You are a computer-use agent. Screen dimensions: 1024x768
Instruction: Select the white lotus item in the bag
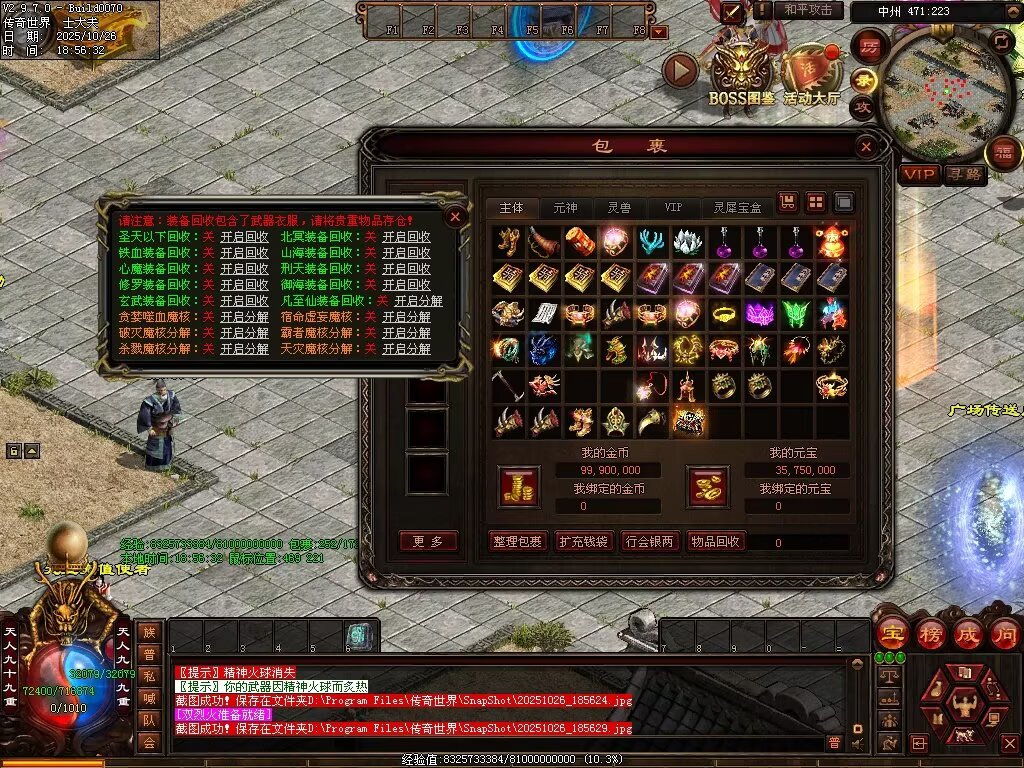click(687, 240)
